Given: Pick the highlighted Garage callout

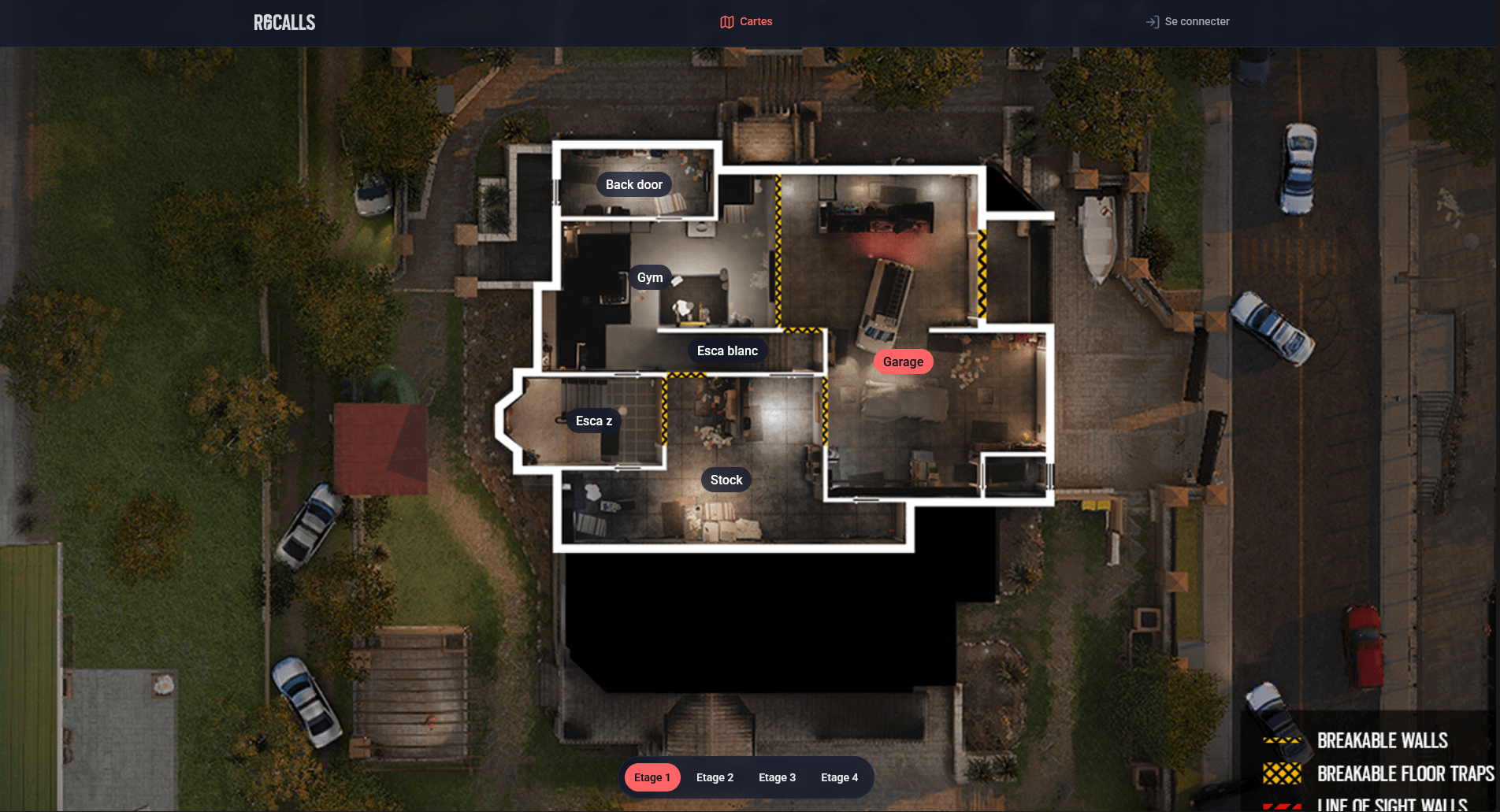Looking at the screenshot, I should point(903,362).
